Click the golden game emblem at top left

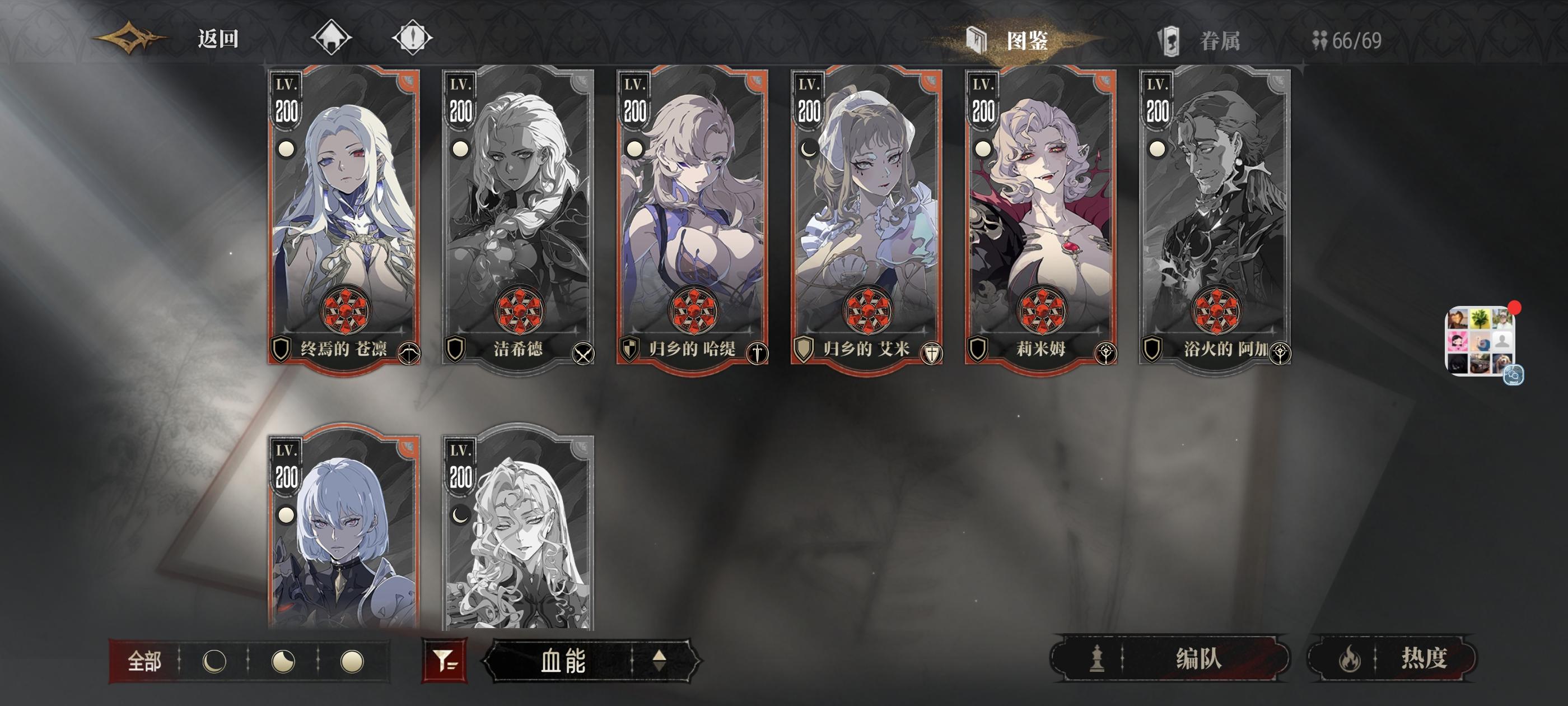click(x=129, y=36)
